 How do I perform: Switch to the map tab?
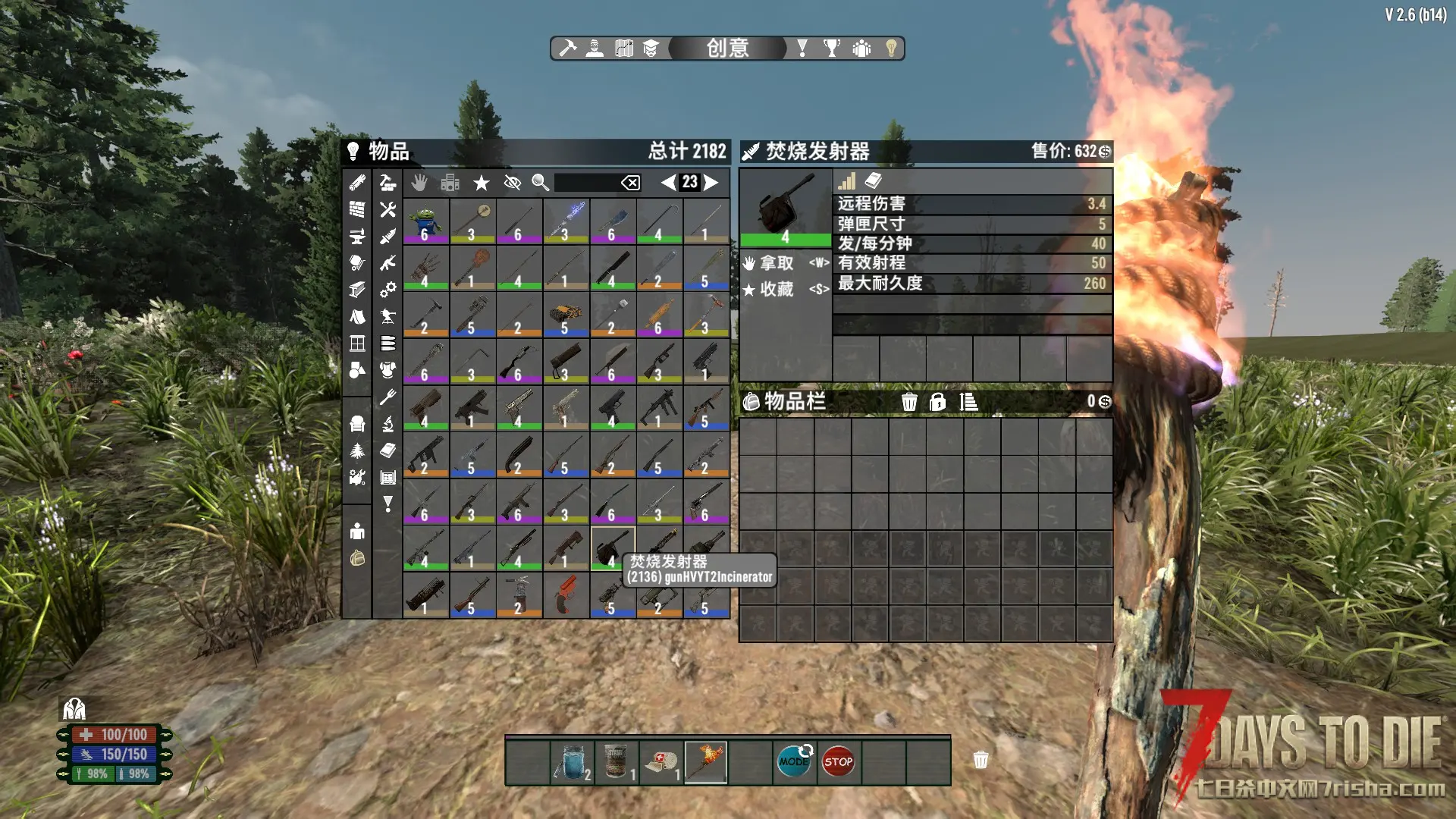point(623,49)
